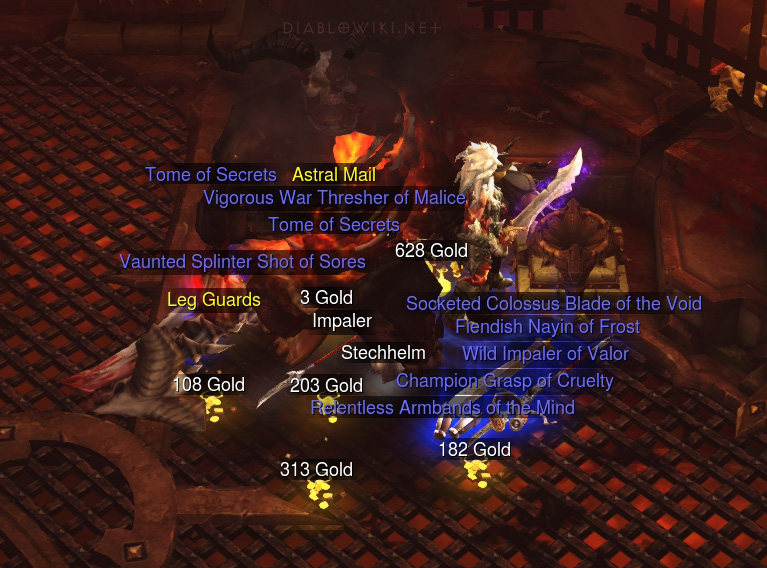Image resolution: width=767 pixels, height=568 pixels.
Task: Loot Relentless Armbands of the Mind label
Action: [x=442, y=408]
